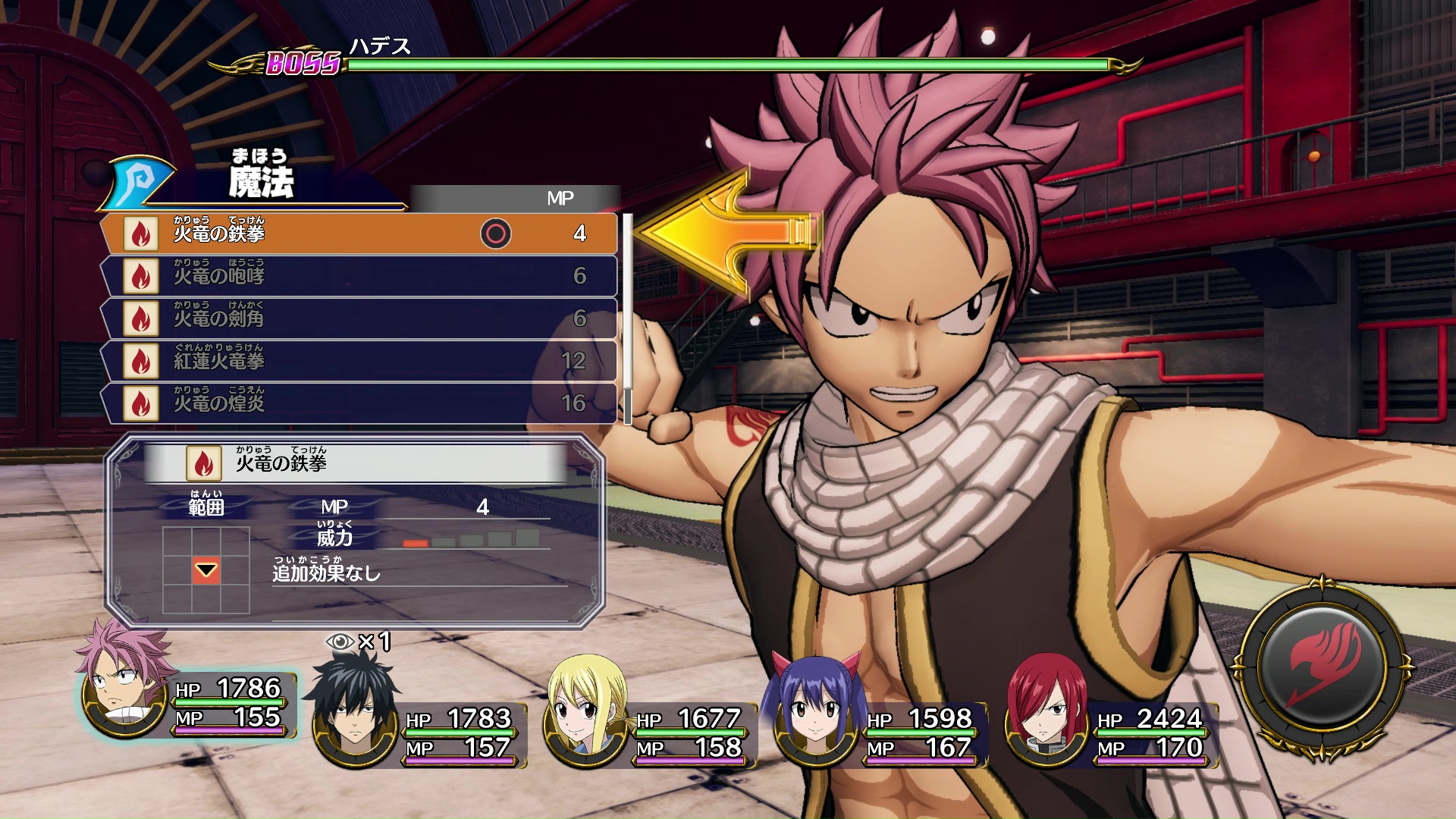Click the magic list scrollbar

[627, 318]
